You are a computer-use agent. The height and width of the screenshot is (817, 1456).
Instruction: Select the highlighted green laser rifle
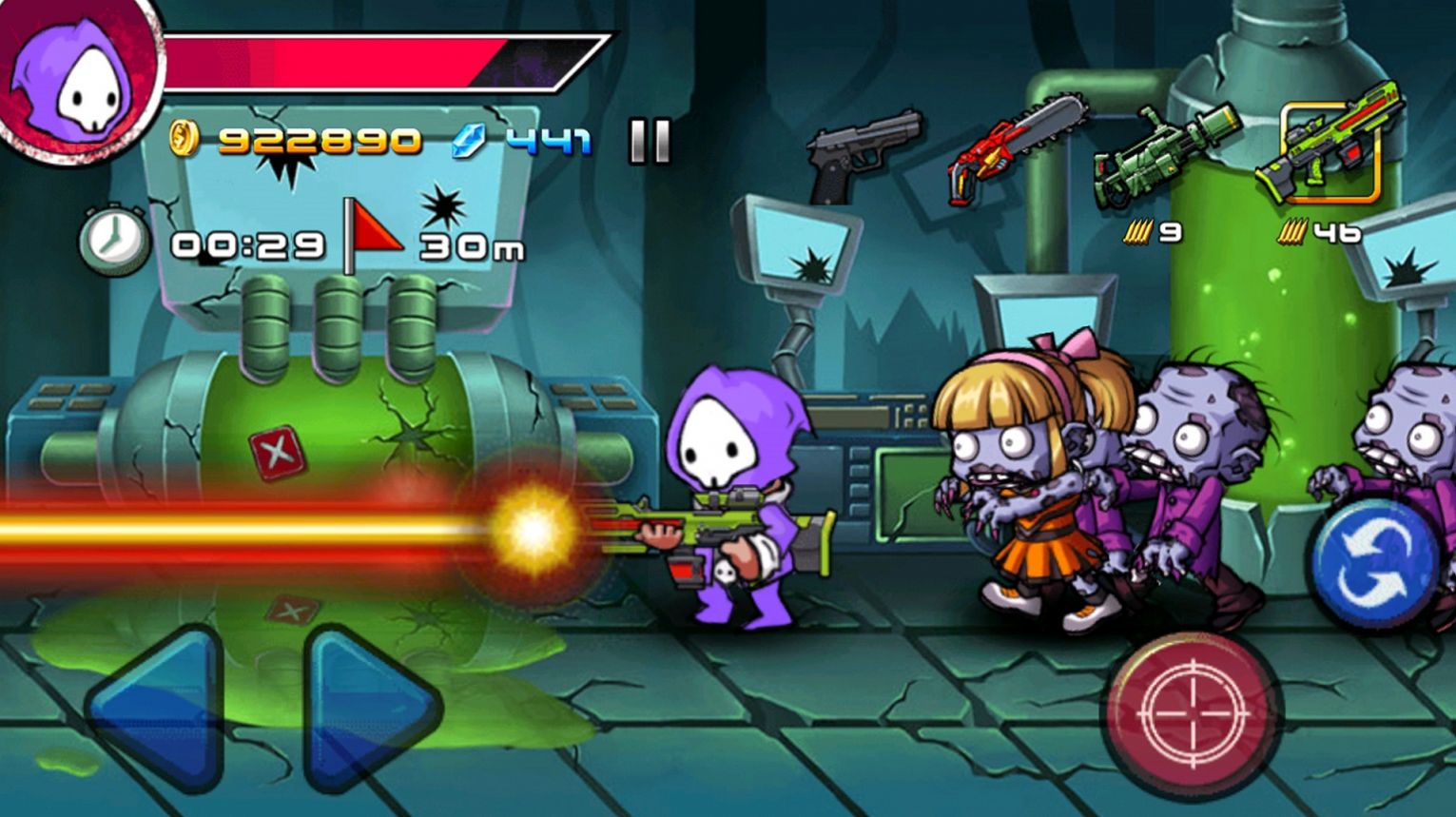[x=1330, y=148]
